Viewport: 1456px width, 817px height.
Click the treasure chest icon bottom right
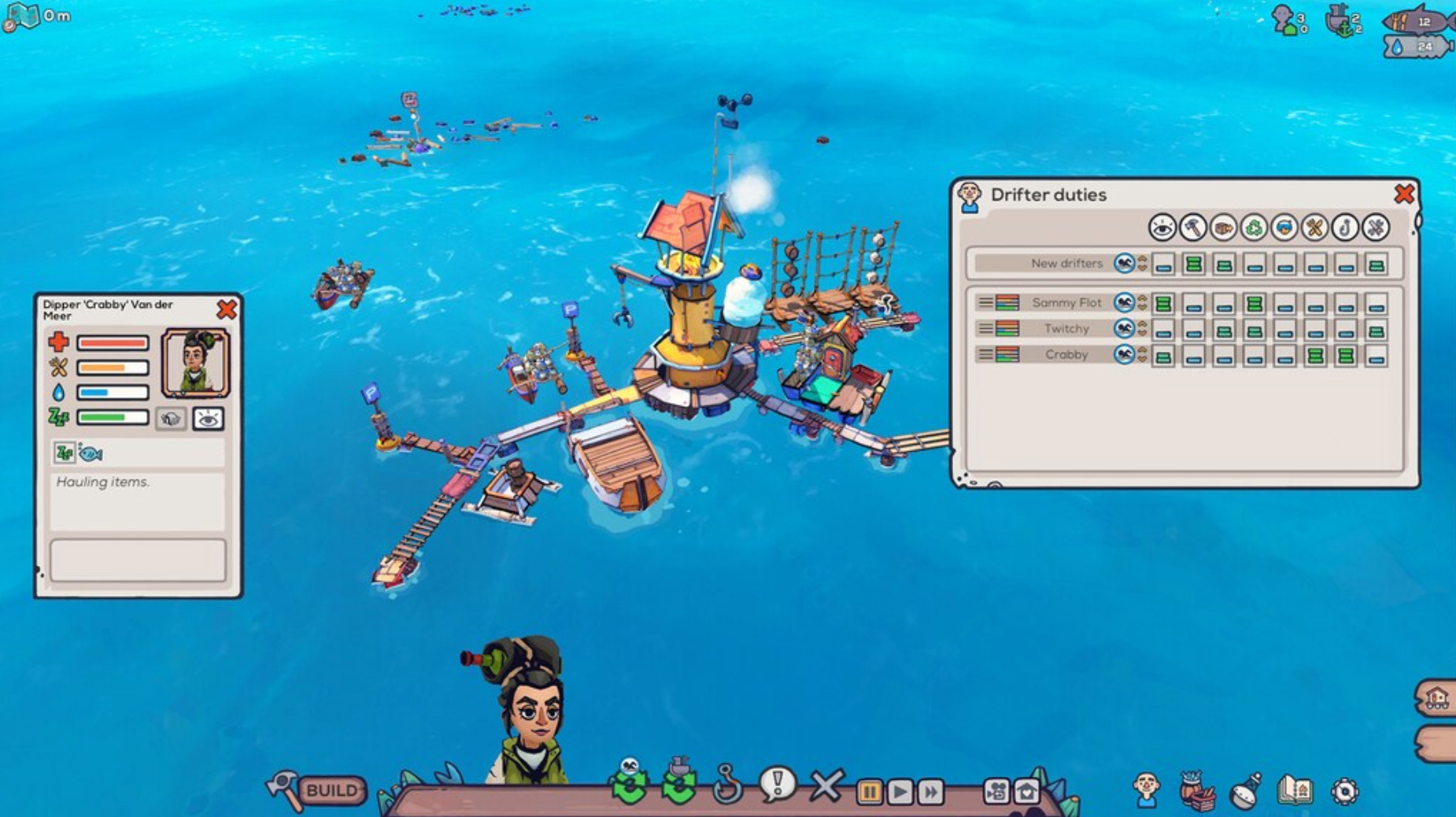click(x=1198, y=791)
